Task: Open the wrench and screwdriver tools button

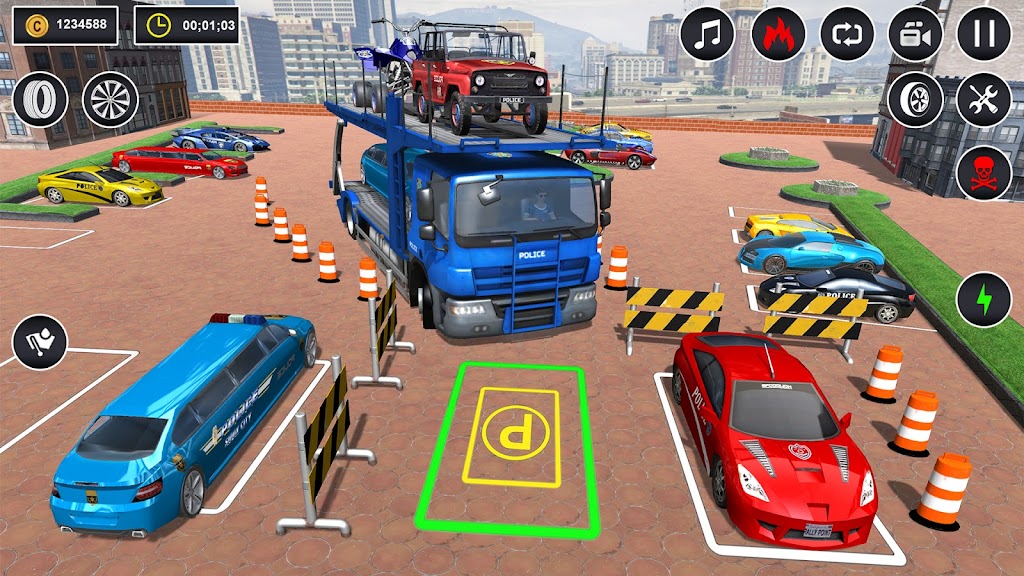Action: (984, 100)
